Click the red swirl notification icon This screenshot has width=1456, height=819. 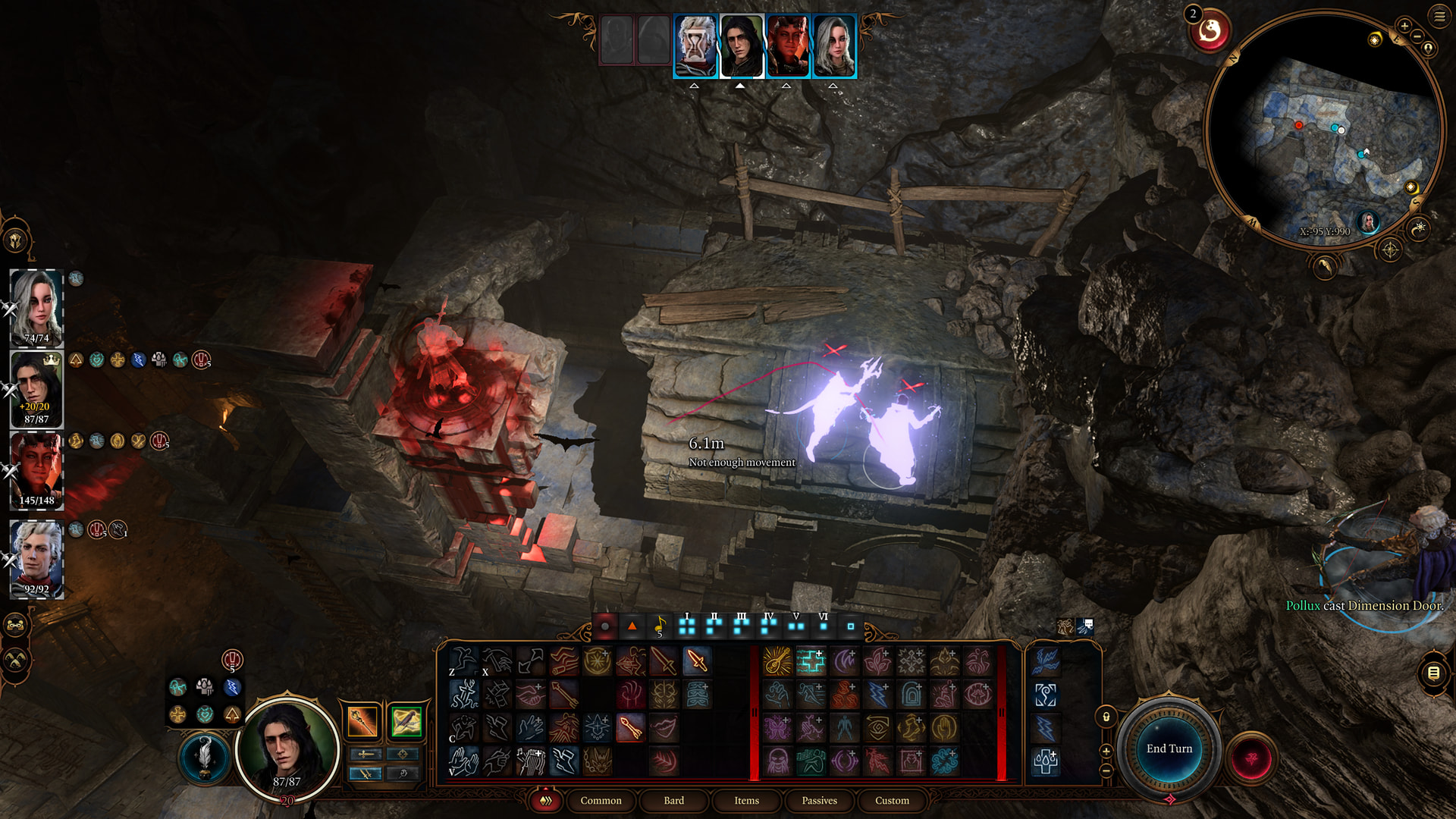(1210, 31)
